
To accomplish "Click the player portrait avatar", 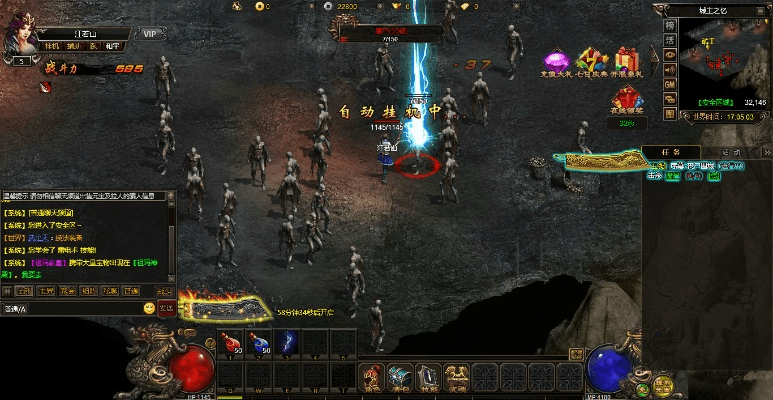I will [19, 35].
